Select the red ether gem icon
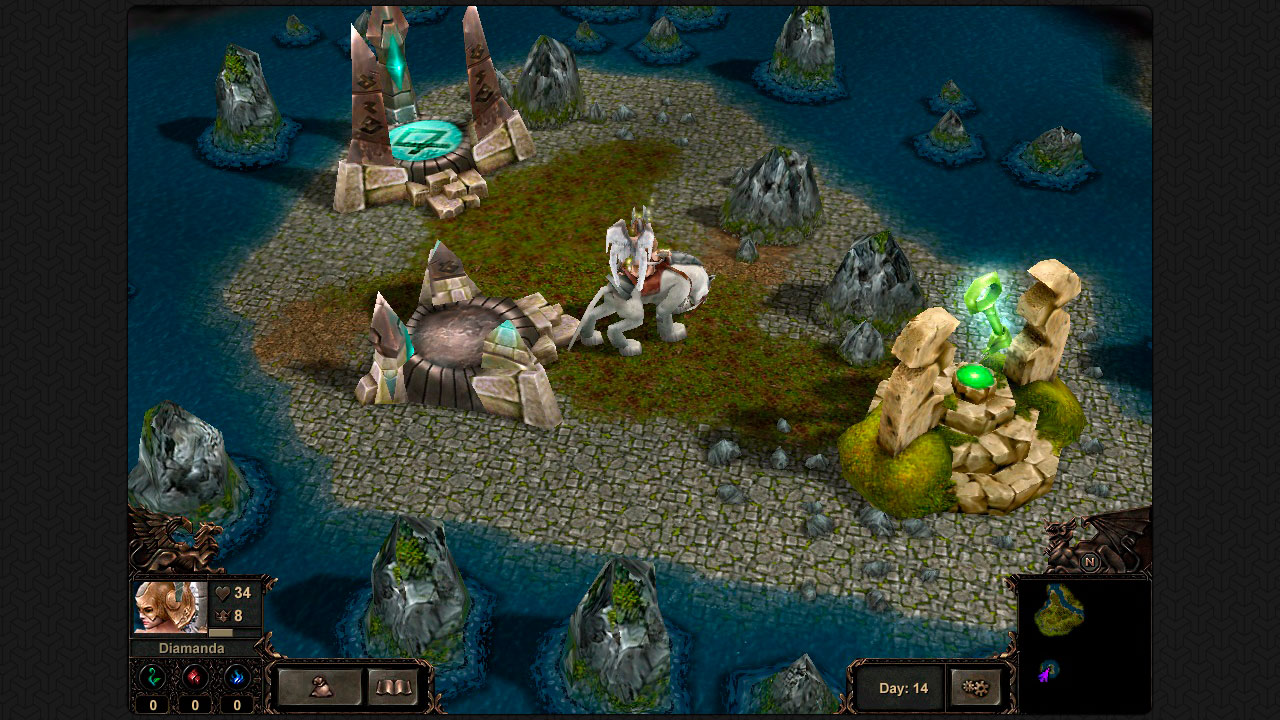This screenshot has height=720, width=1280. click(x=194, y=678)
